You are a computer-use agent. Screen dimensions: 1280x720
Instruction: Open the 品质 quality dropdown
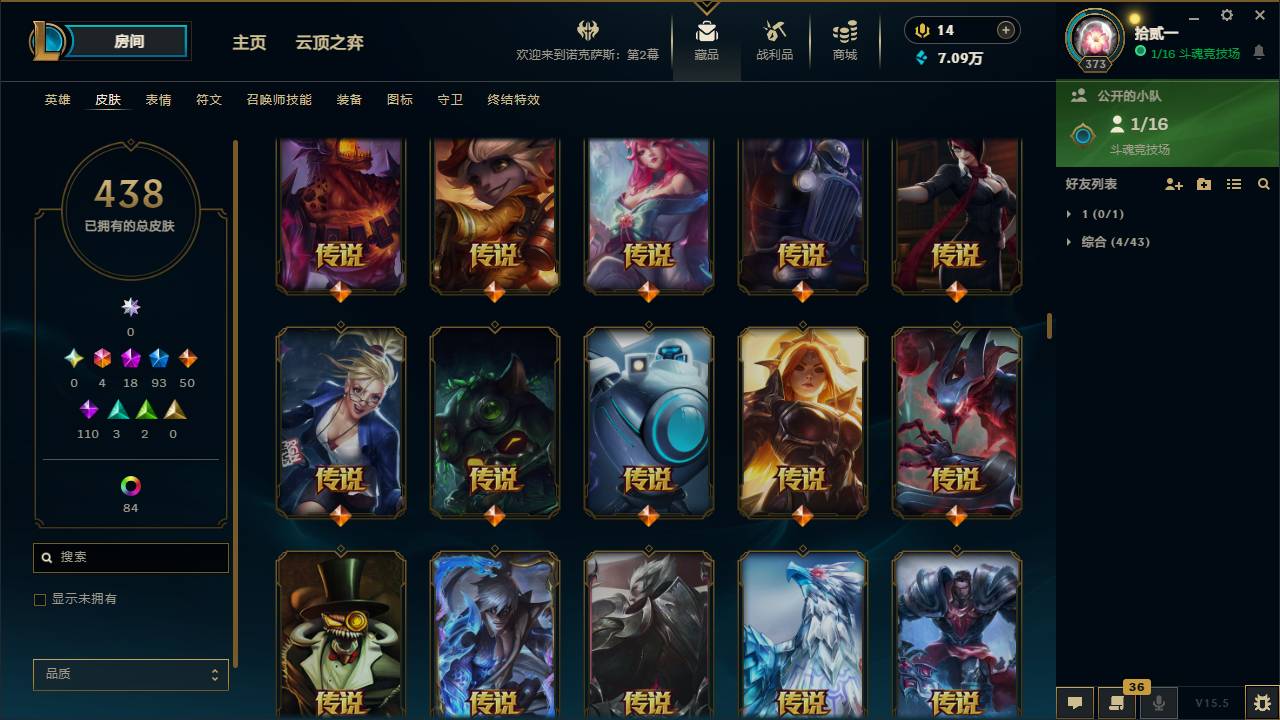click(130, 674)
